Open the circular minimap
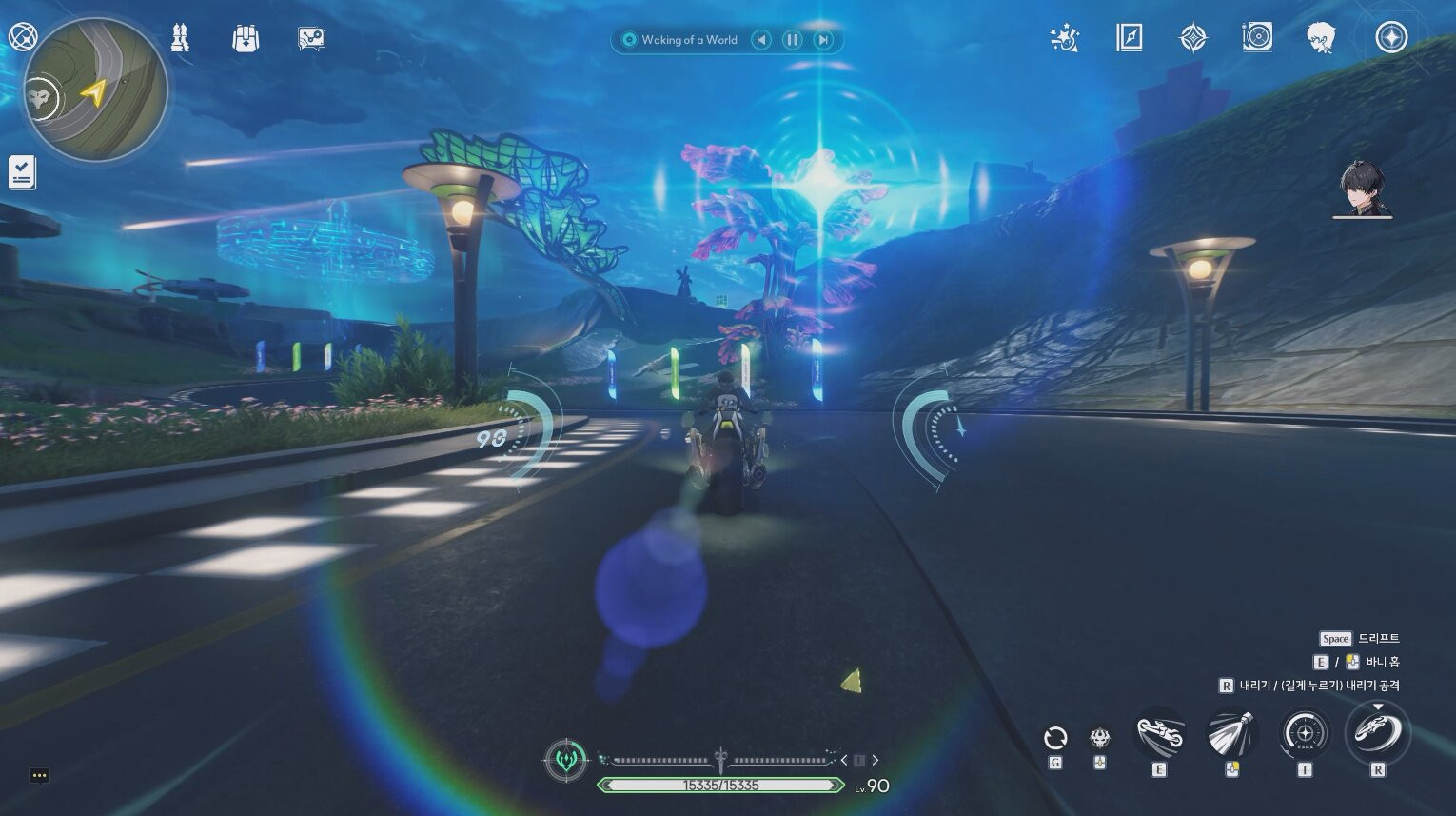Viewport: 1456px width, 816px height. pyautogui.click(x=96, y=90)
